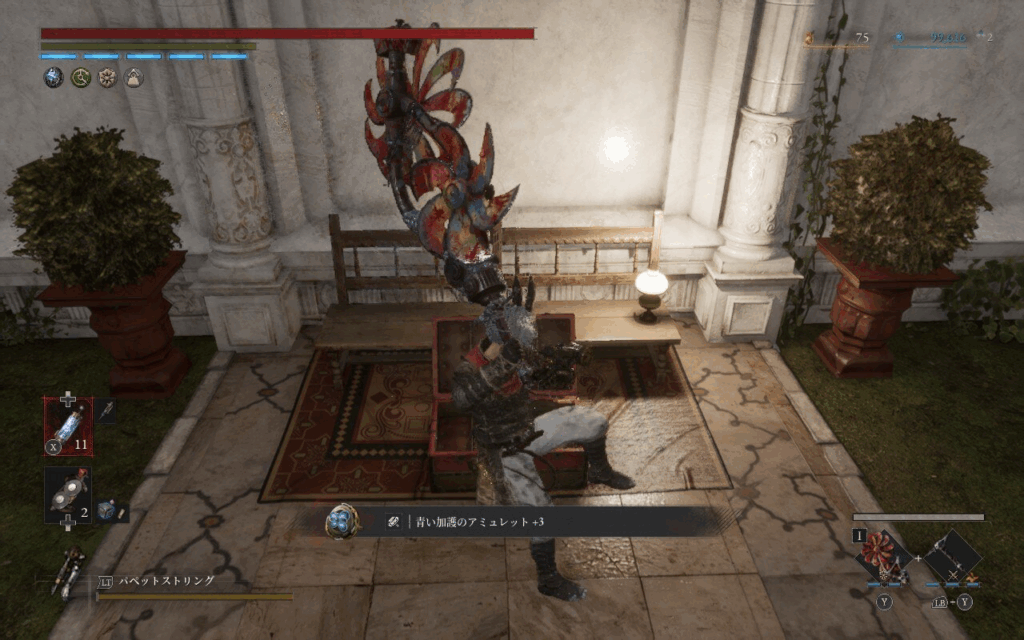1024x640 pixels.
Task: Click the flower-shaped status icon
Action: click(x=107, y=77)
